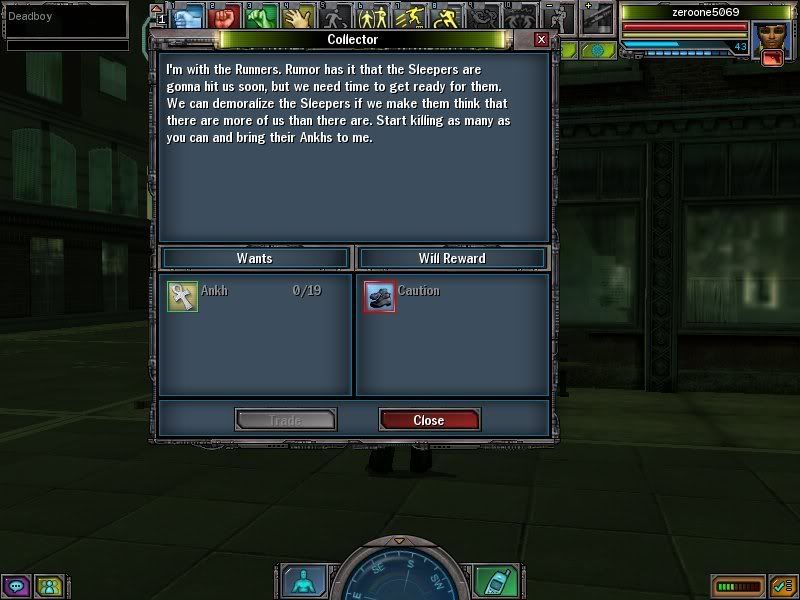Open the character body panel icon

(301, 581)
